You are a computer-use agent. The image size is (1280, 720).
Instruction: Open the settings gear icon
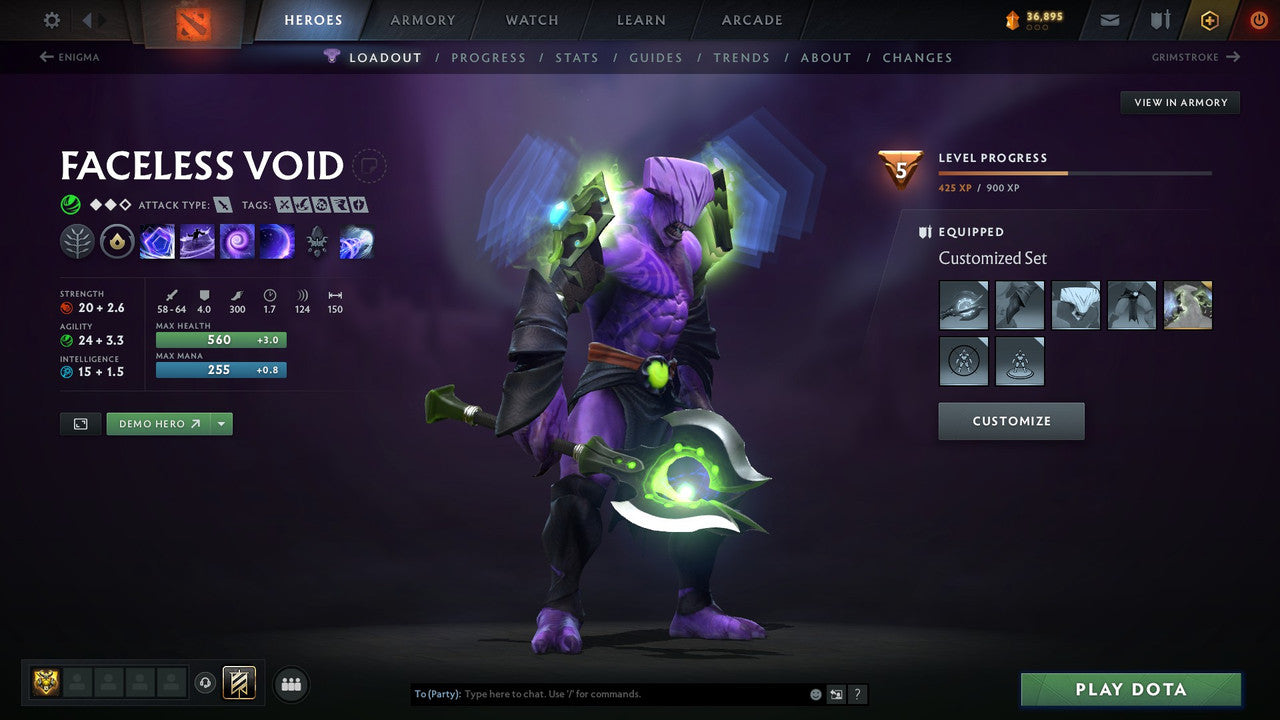pos(50,20)
